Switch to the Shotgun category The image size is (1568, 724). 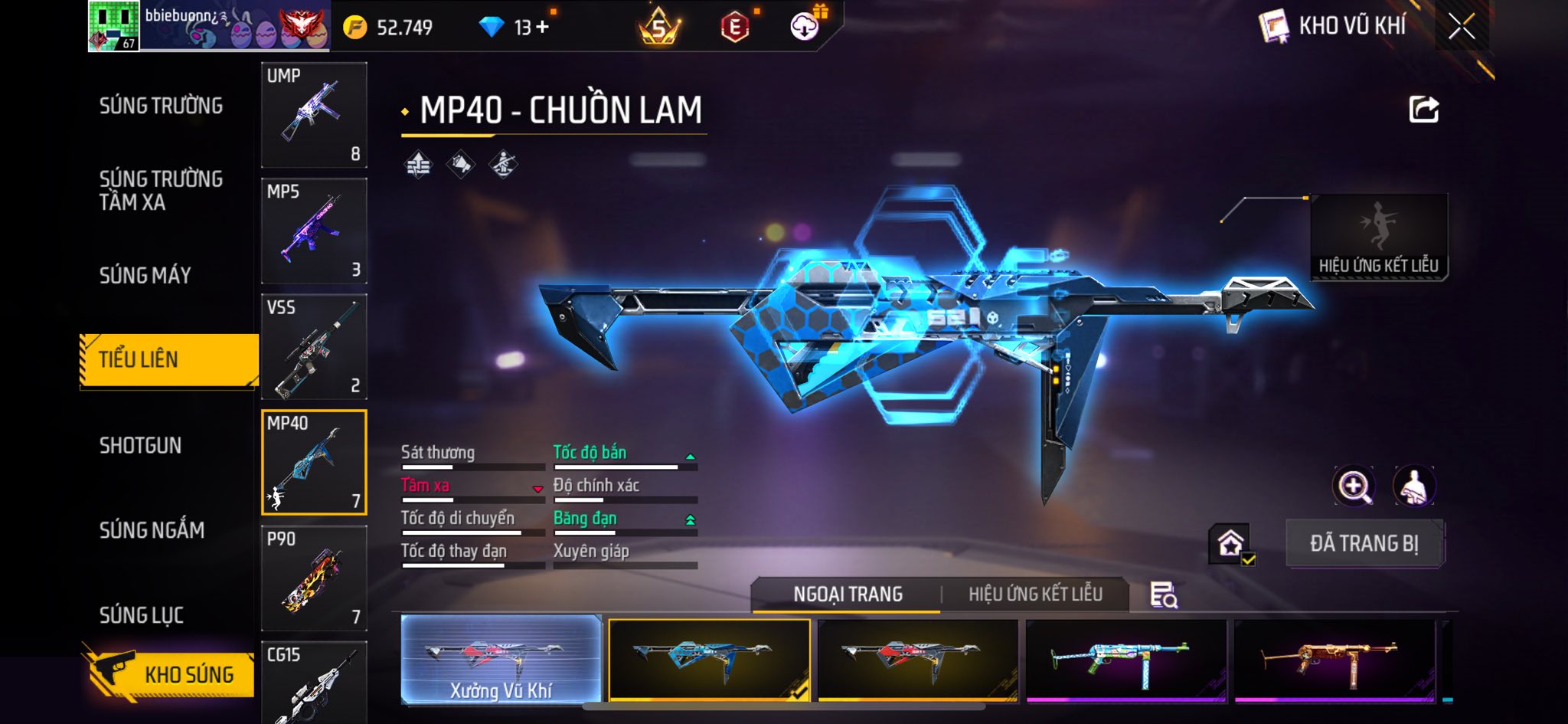[x=140, y=445]
